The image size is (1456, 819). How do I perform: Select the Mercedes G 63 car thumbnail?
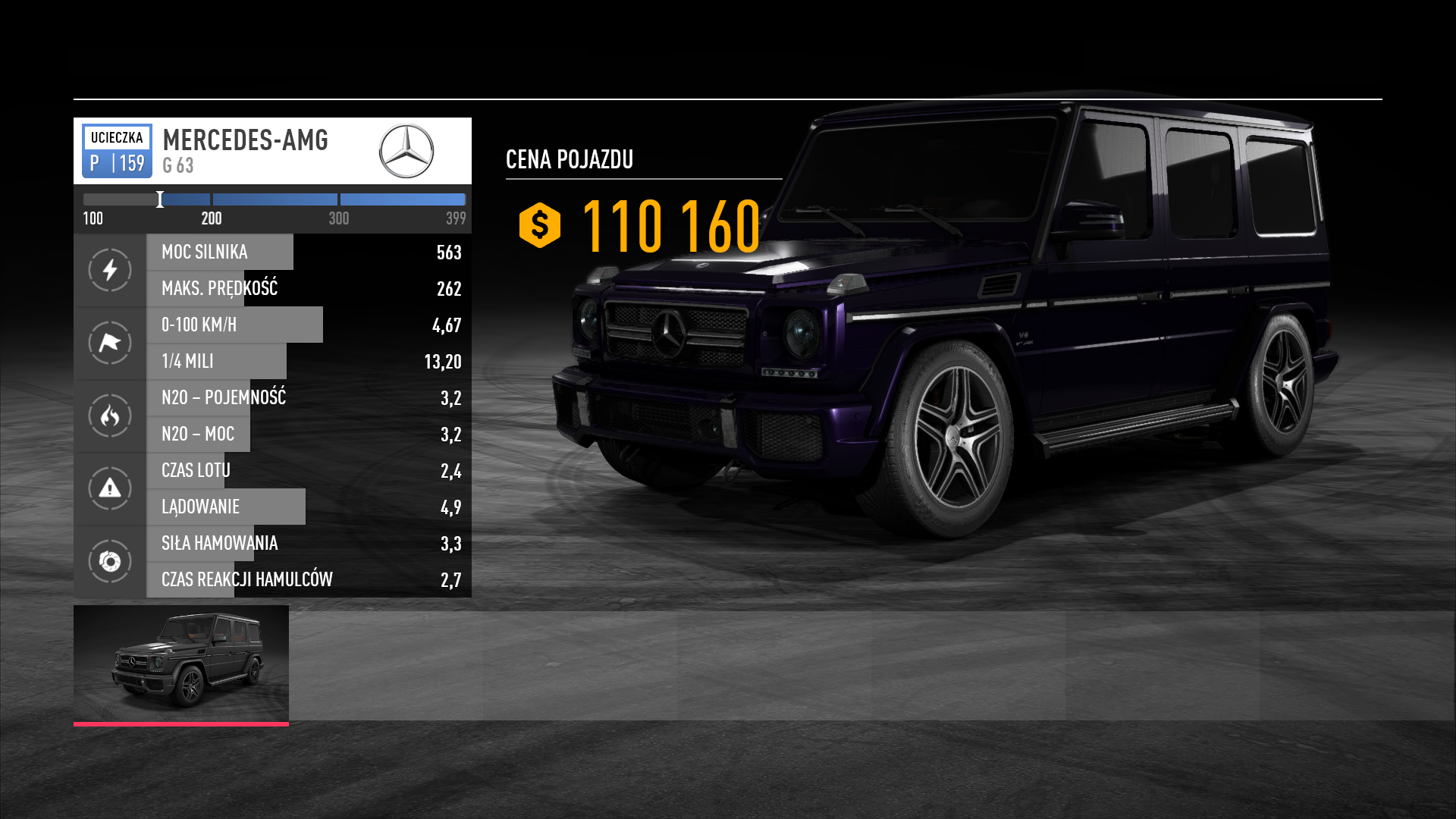[x=181, y=663]
